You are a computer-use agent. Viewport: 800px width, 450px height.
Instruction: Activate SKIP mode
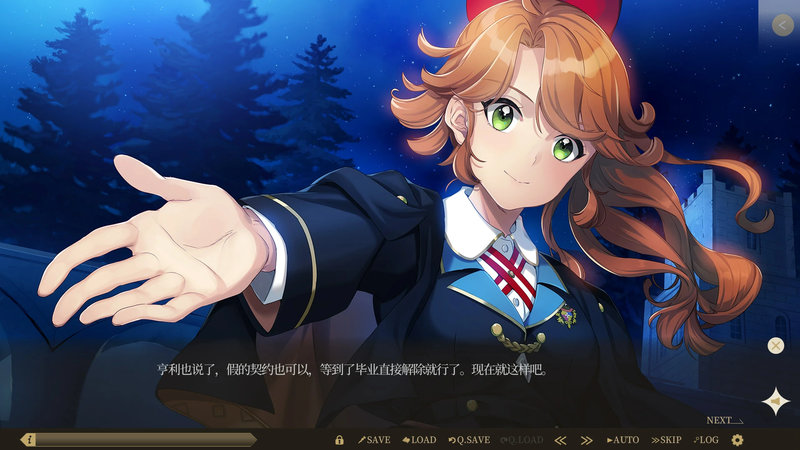tap(666, 440)
